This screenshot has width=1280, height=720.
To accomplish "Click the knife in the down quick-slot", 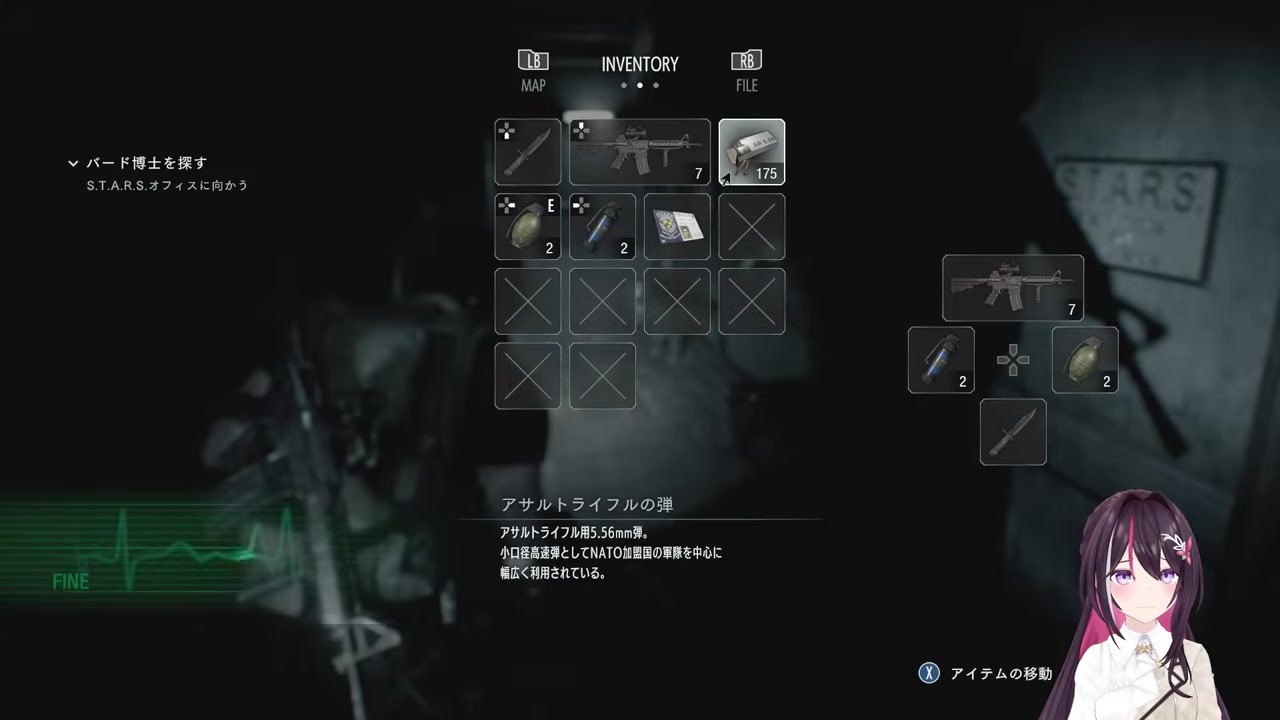I will click(1013, 432).
